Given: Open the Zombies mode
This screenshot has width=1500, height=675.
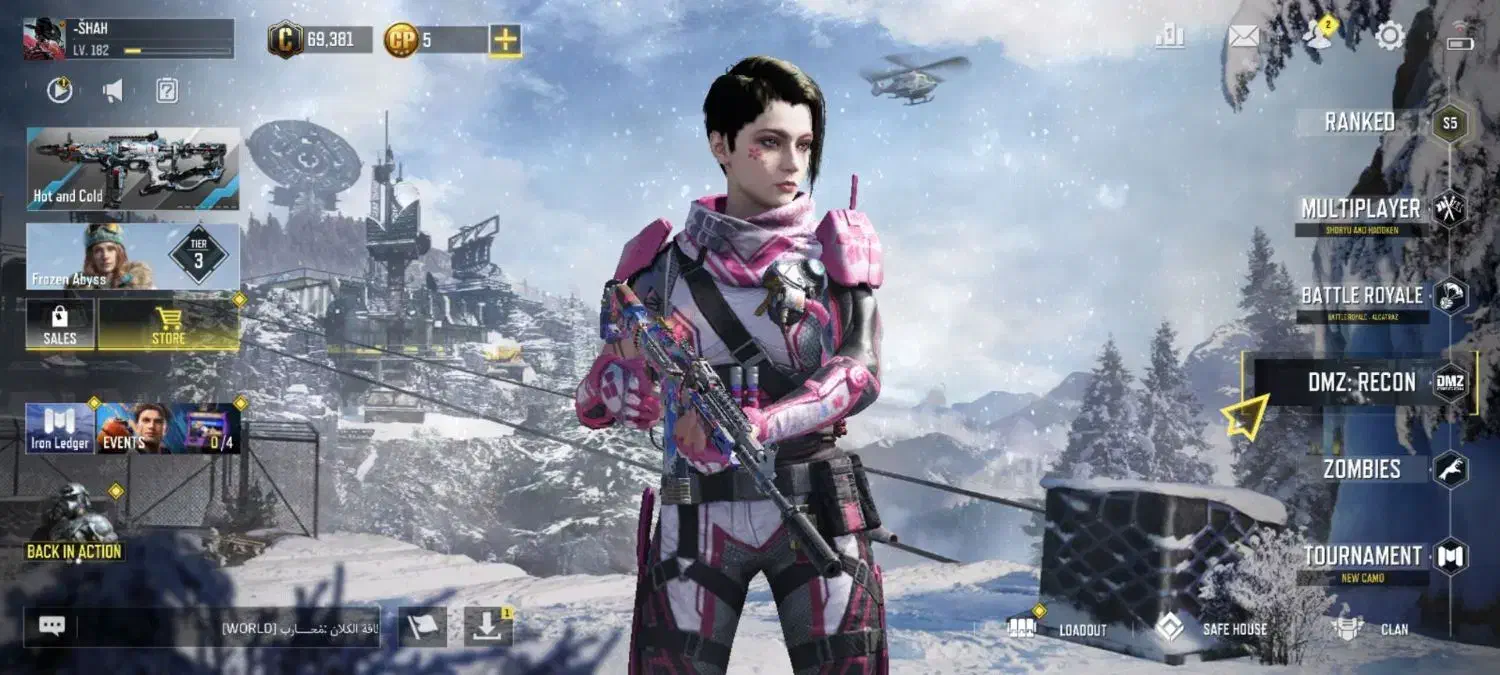Looking at the screenshot, I should (x=1362, y=469).
